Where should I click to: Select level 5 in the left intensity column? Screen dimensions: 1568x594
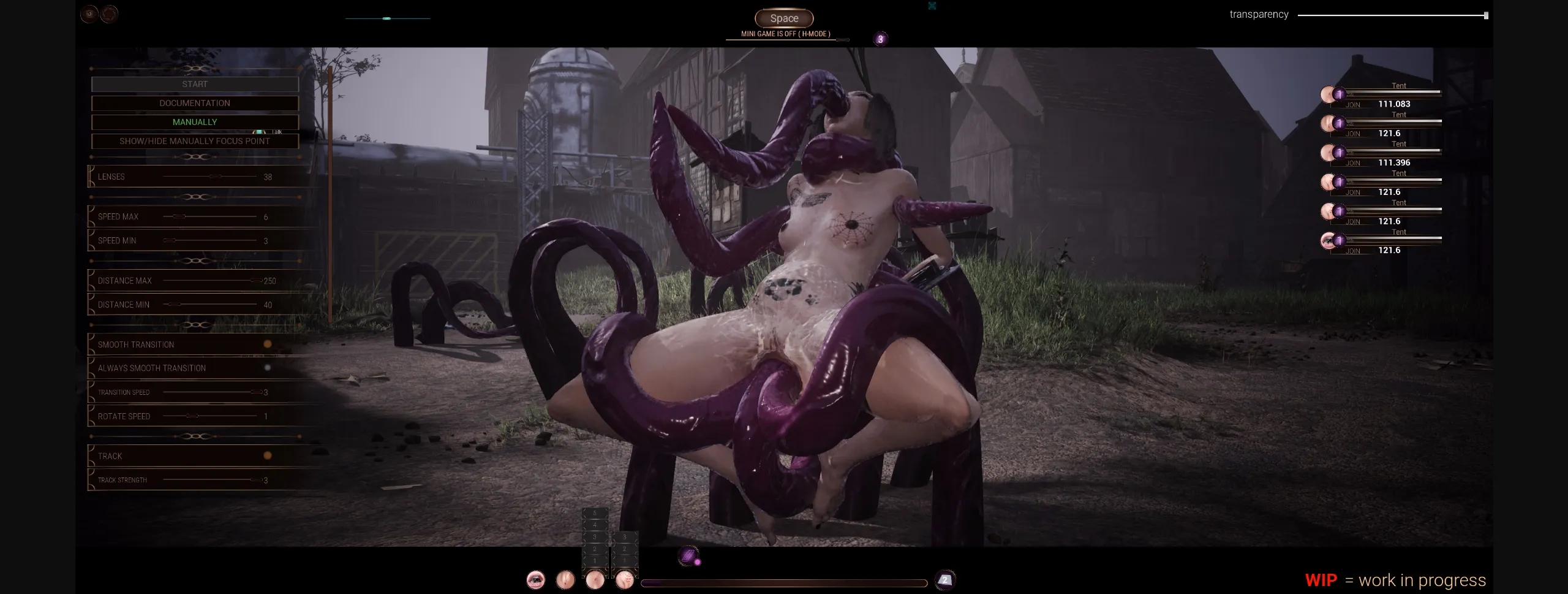coord(595,513)
